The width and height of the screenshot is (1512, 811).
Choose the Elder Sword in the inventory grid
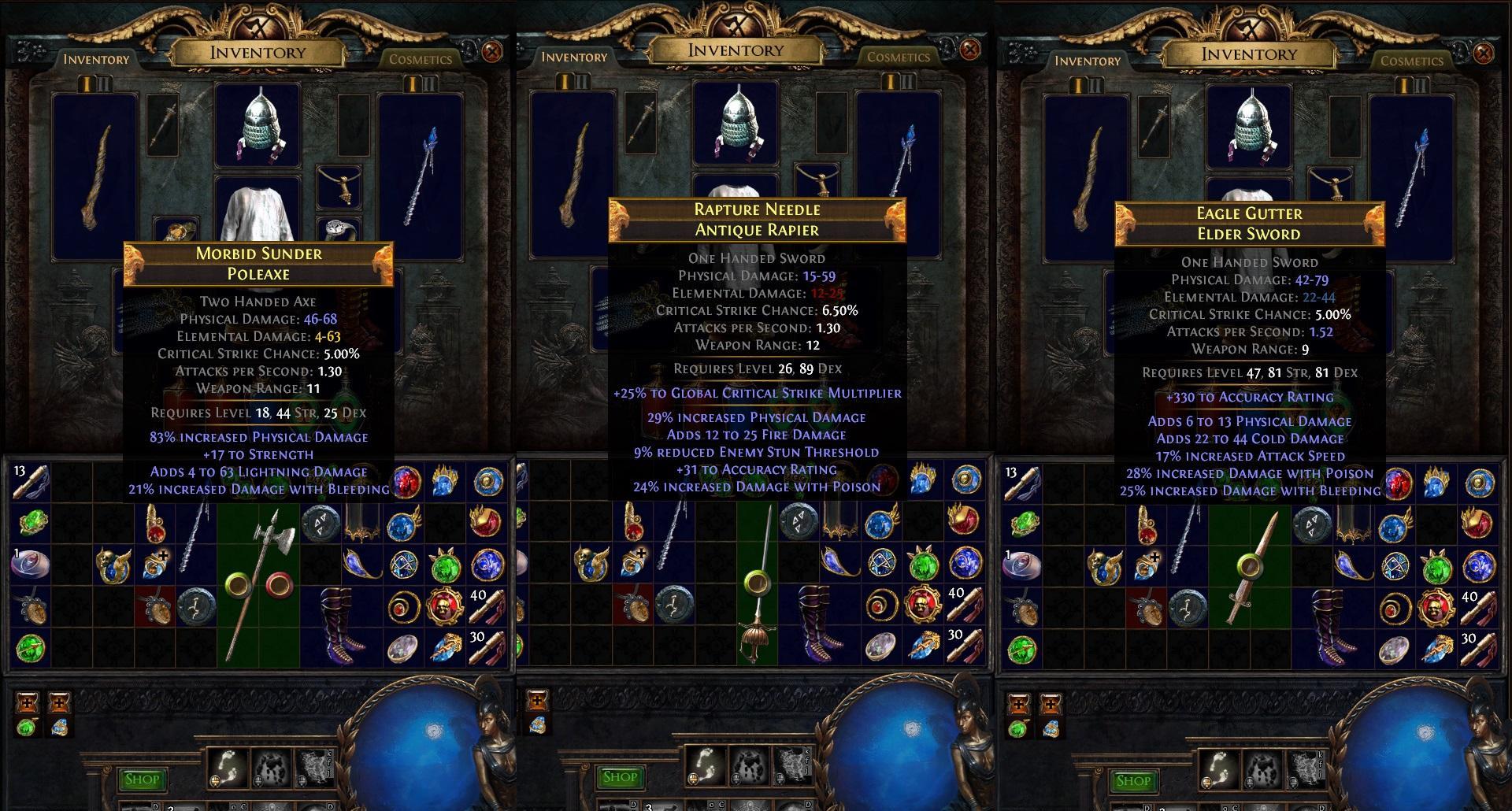point(1249,583)
